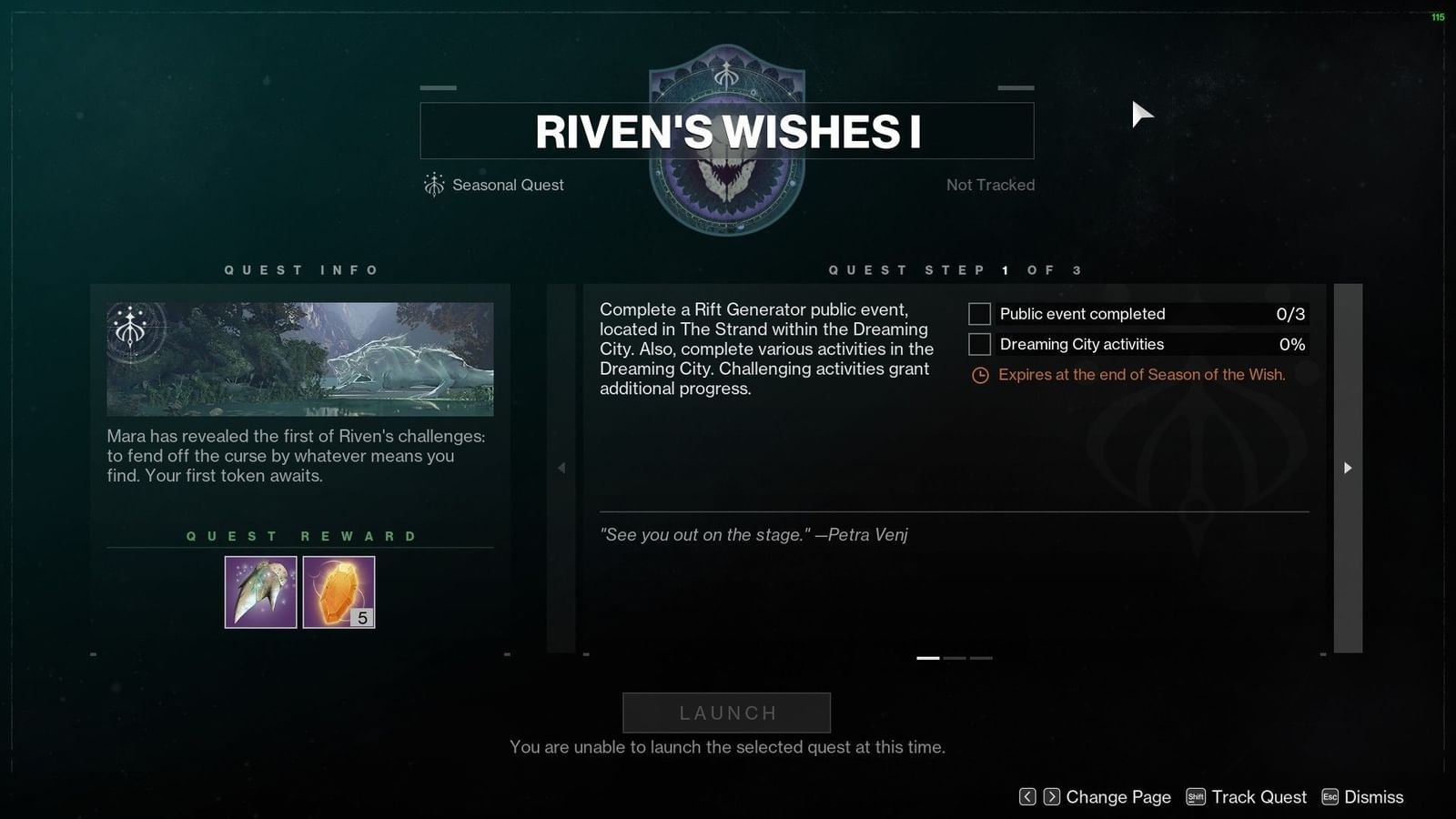
Task: Click the left chevron to view previous step
Action: point(561,468)
